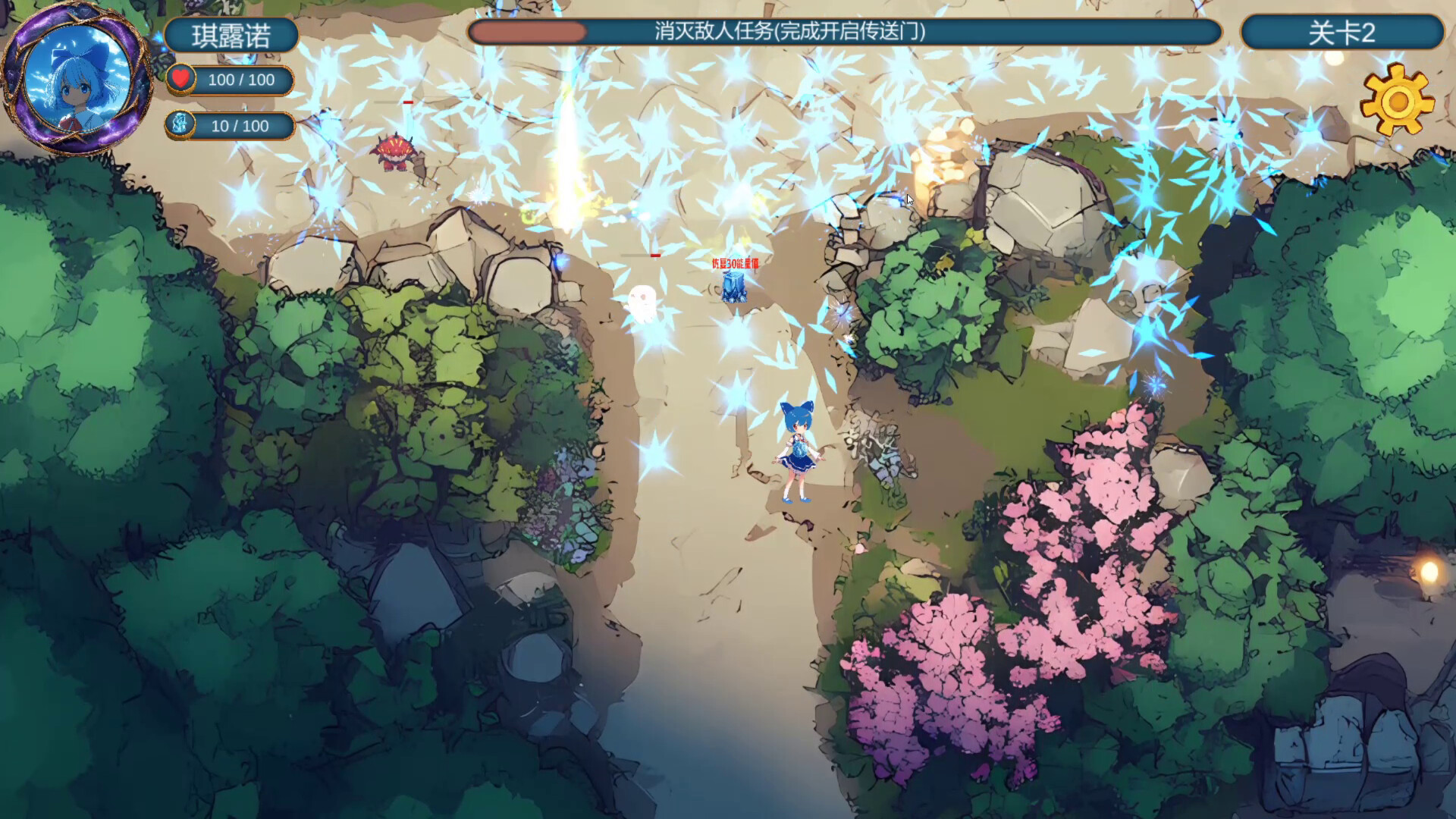Image resolution: width=1456 pixels, height=819 pixels.
Task: Click the red health bar above the ghost
Action: pyautogui.click(x=655, y=256)
